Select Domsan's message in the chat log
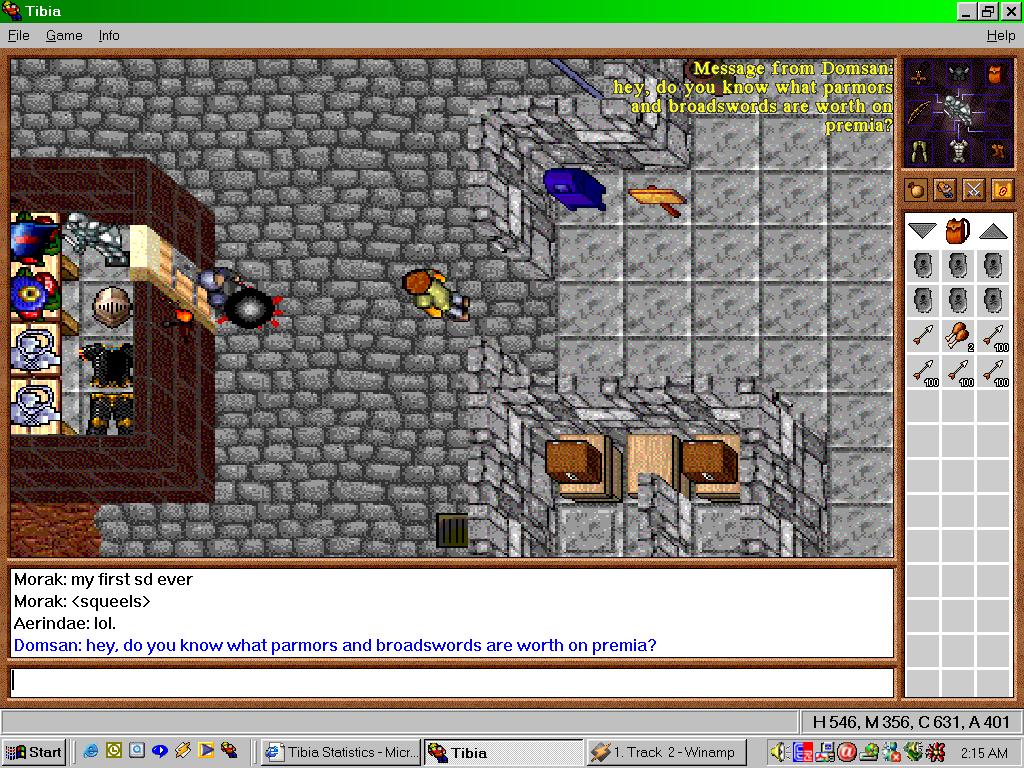Viewport: 1024px width, 768px height. [335, 645]
